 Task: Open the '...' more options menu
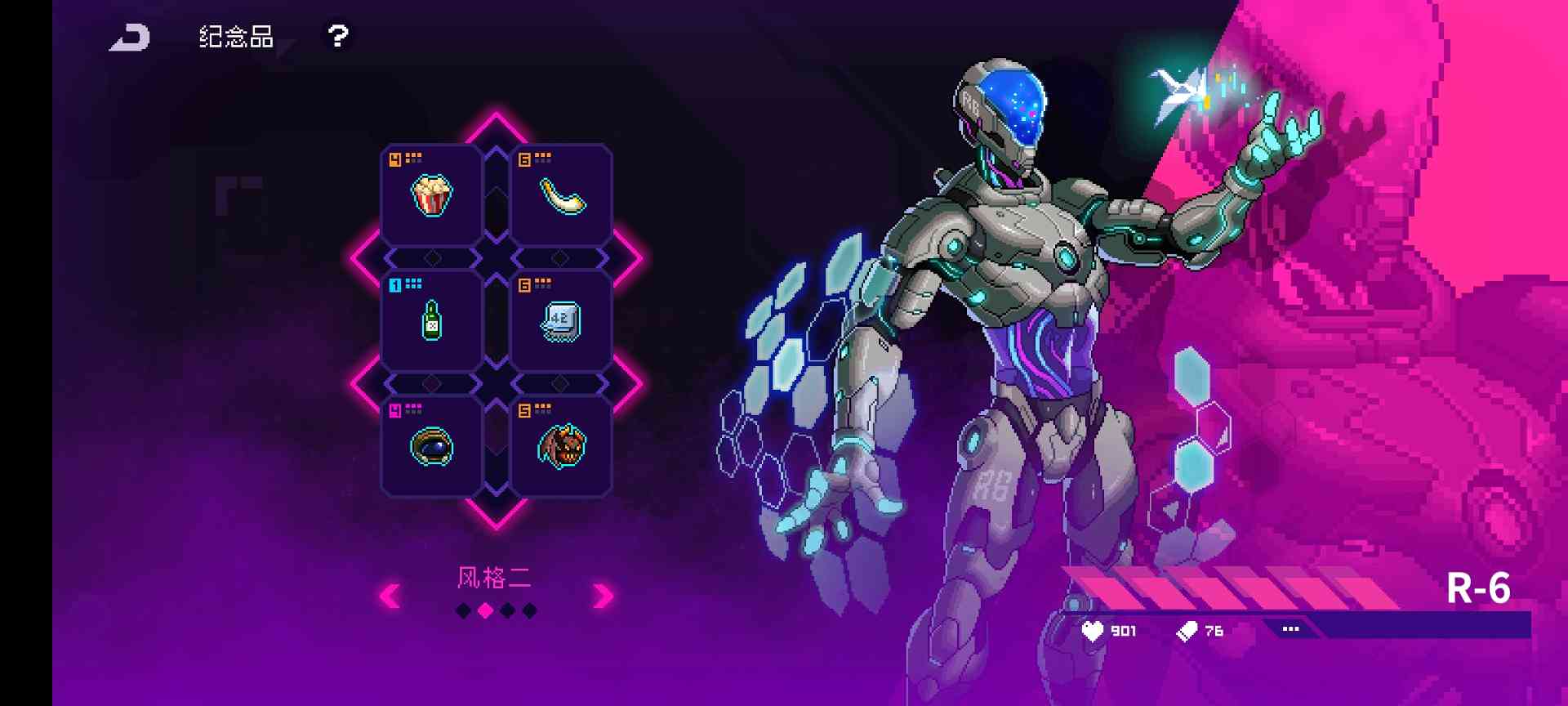pos(1290,629)
